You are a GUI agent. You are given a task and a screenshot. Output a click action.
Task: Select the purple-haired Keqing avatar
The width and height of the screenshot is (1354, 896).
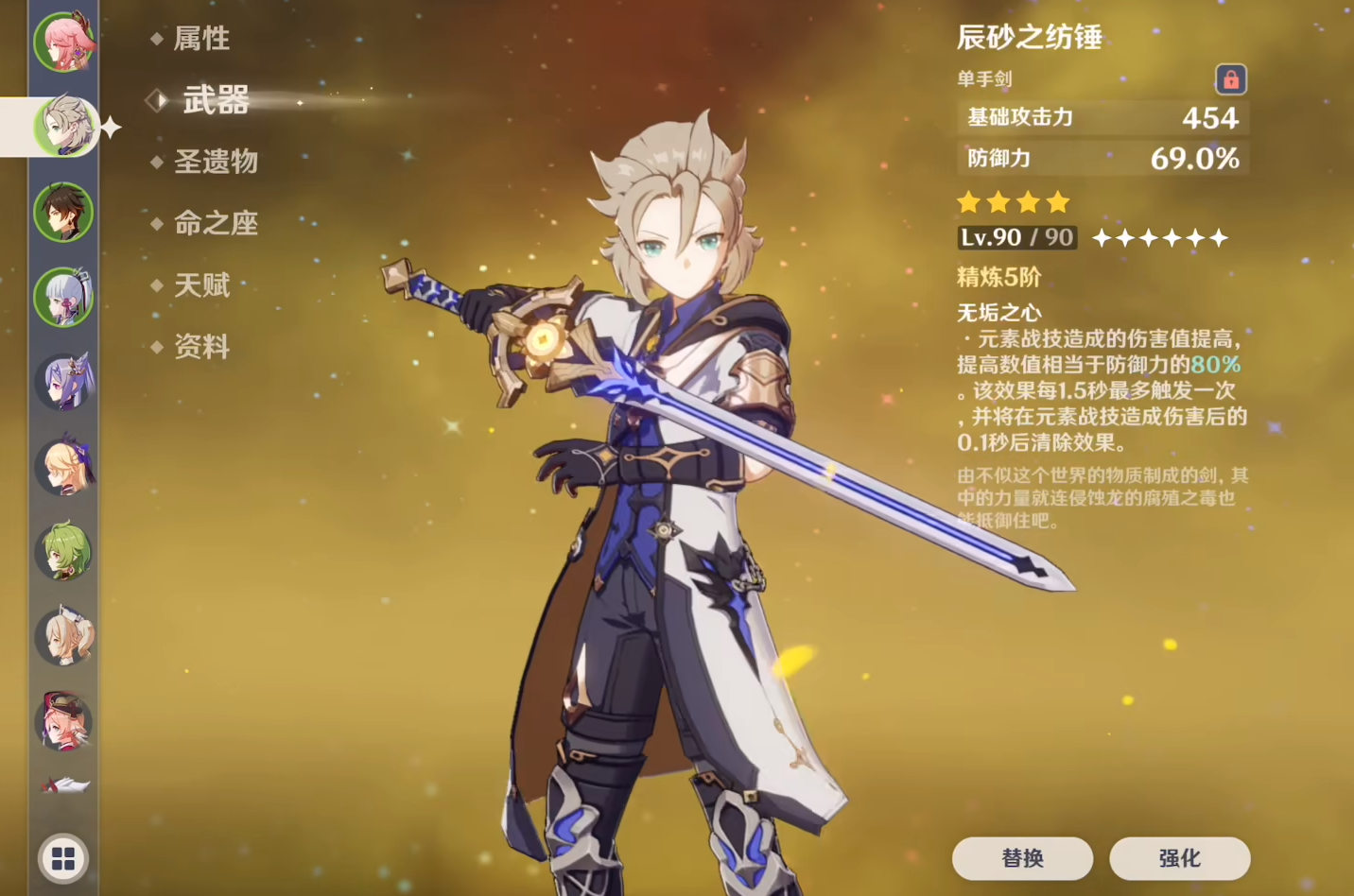(63, 381)
